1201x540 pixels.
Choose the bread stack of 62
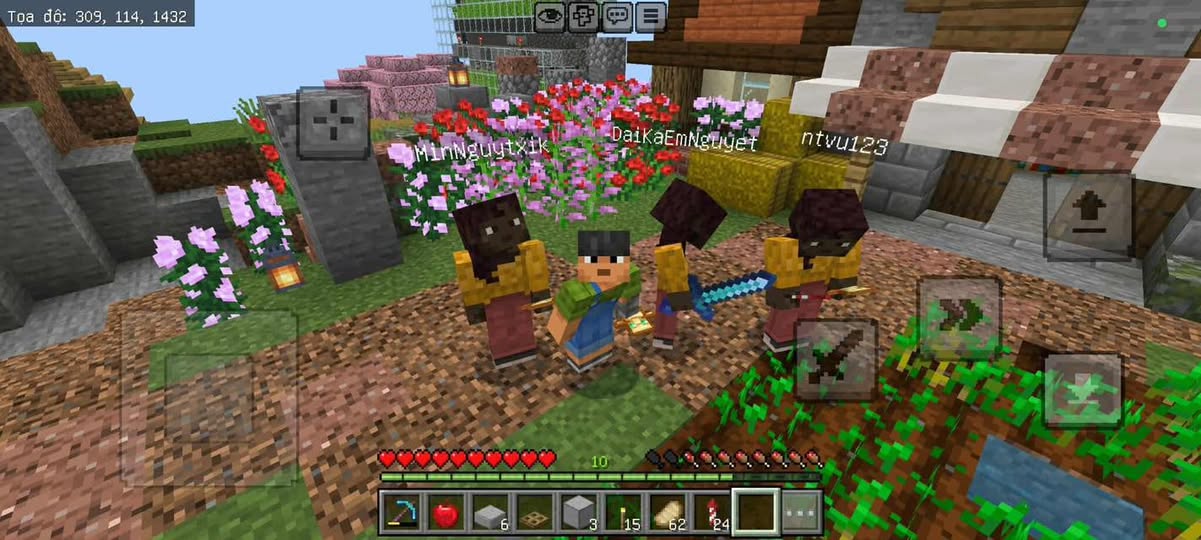[665, 512]
